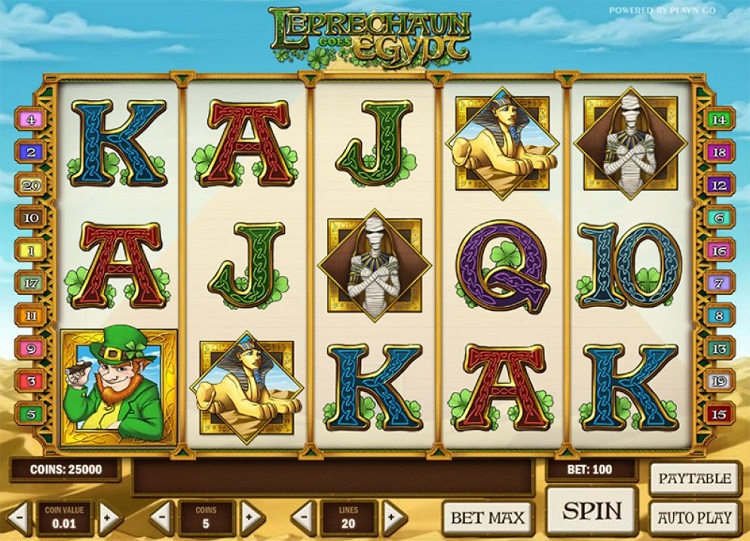Click payline marker 5

pyautogui.click(x=31, y=413)
